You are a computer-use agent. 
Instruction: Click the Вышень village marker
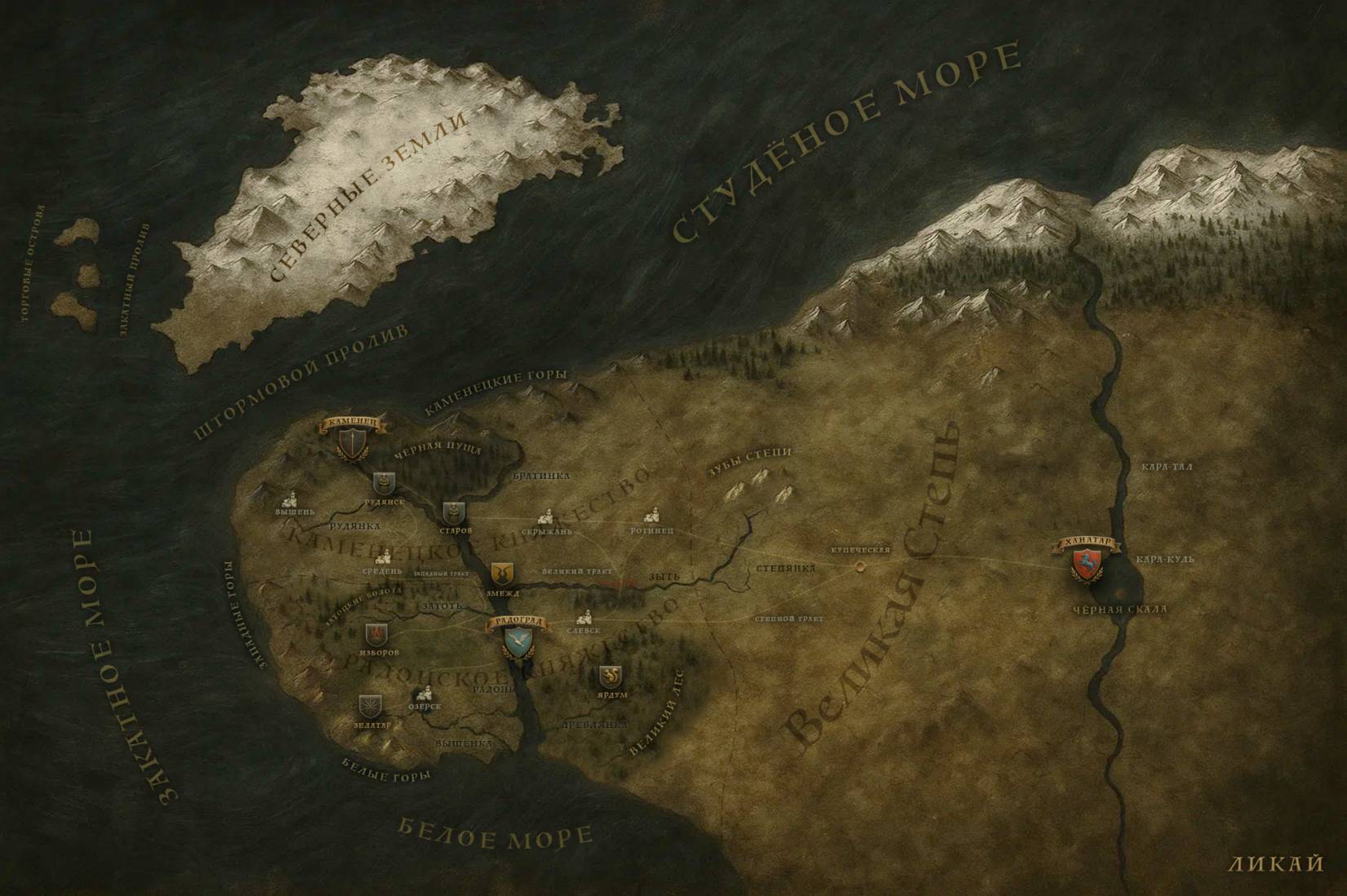tap(291, 499)
